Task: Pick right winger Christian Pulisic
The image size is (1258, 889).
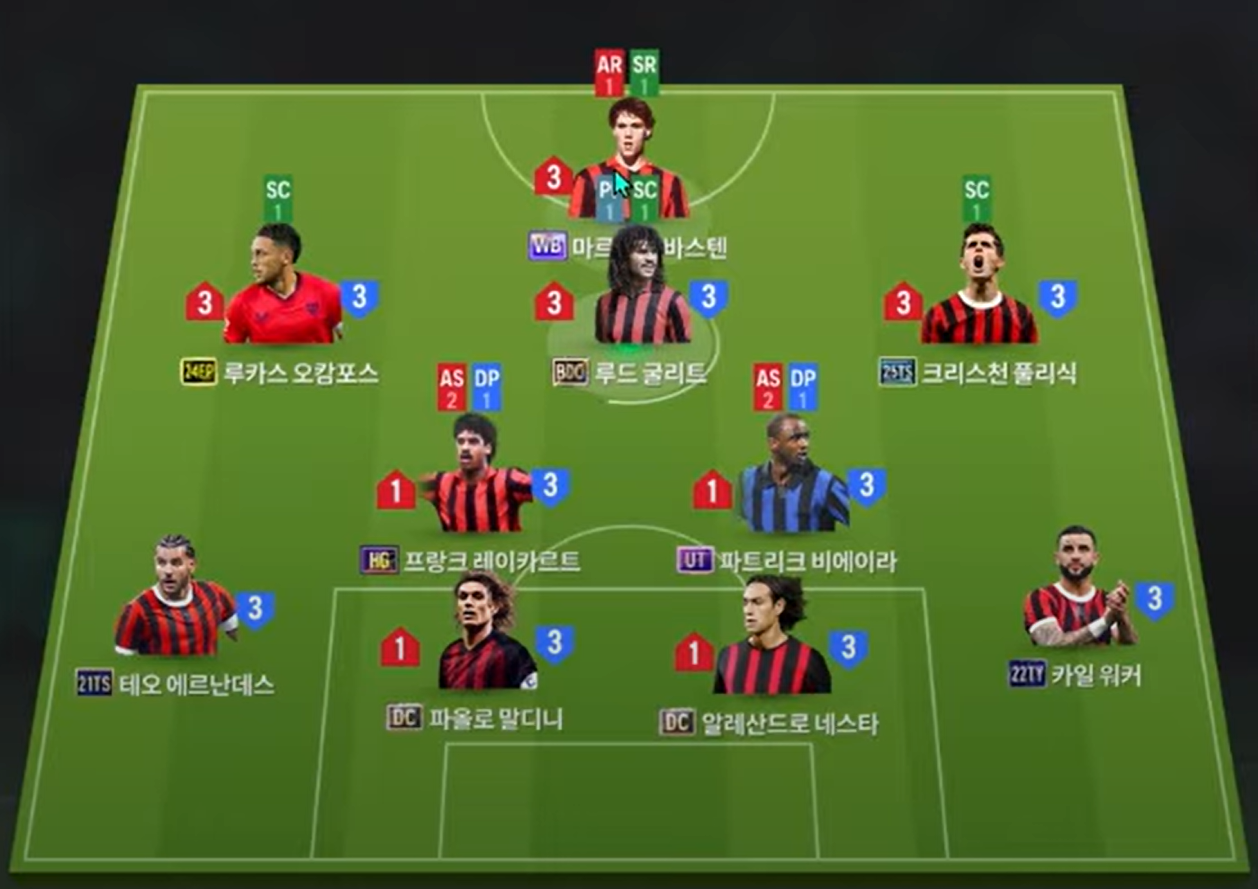Action: [979, 290]
